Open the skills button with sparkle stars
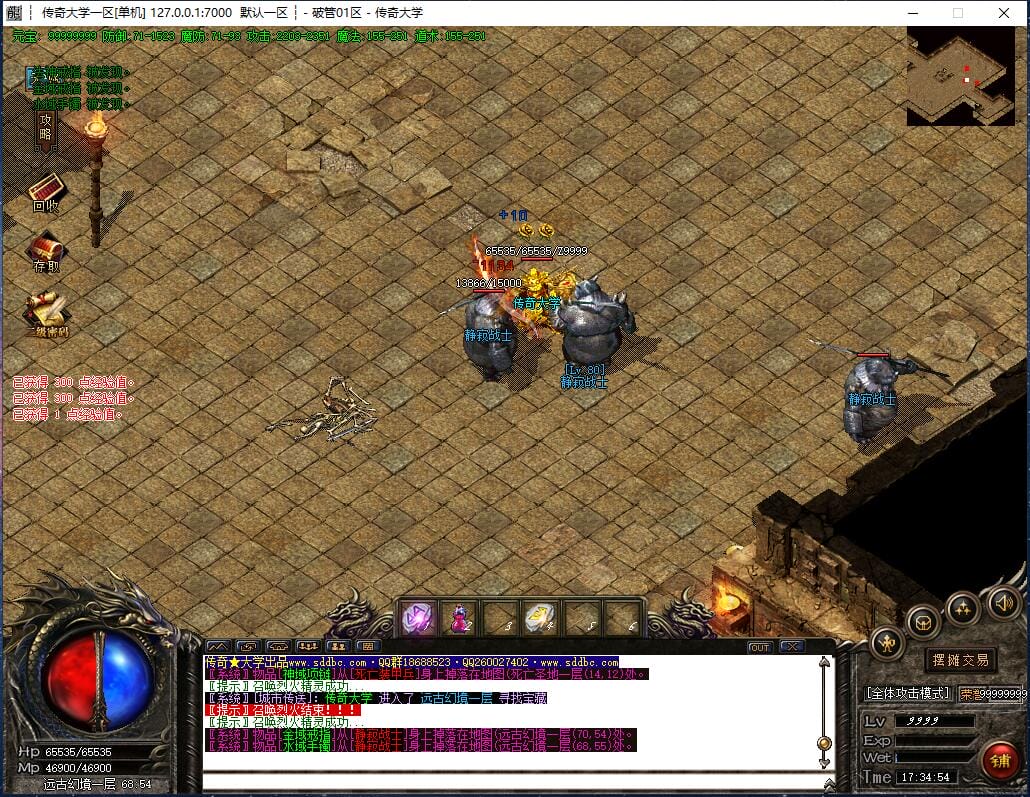This screenshot has height=797, width=1030. [963, 607]
